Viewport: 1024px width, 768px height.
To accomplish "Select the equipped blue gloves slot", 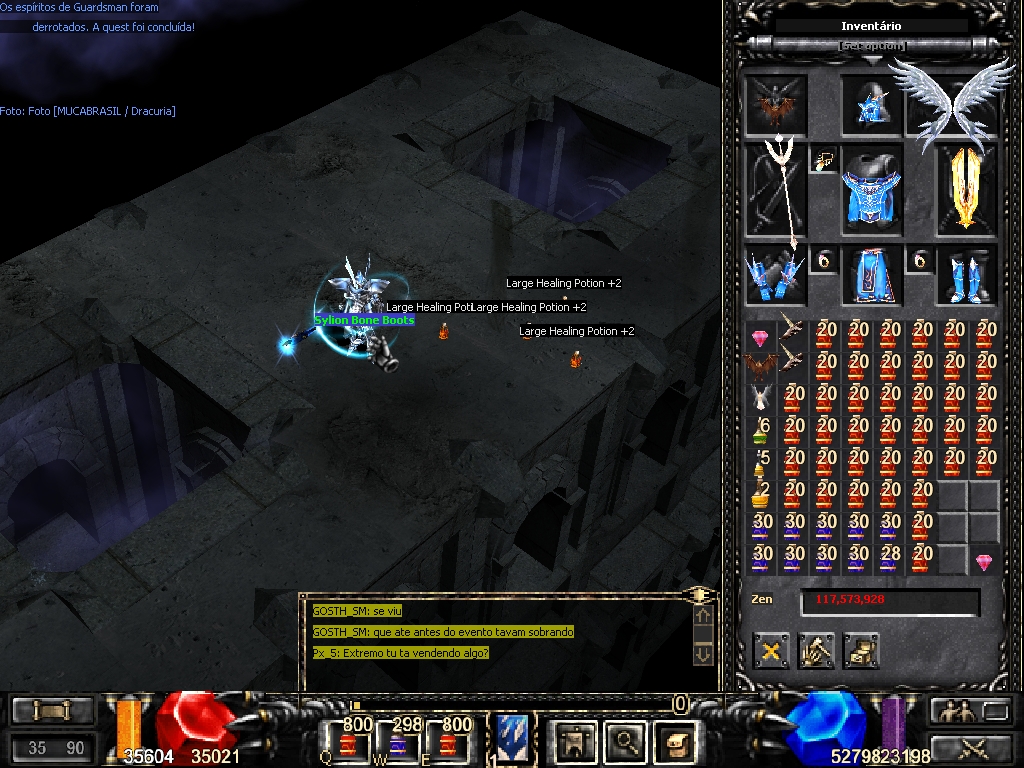I will pyautogui.click(x=776, y=275).
